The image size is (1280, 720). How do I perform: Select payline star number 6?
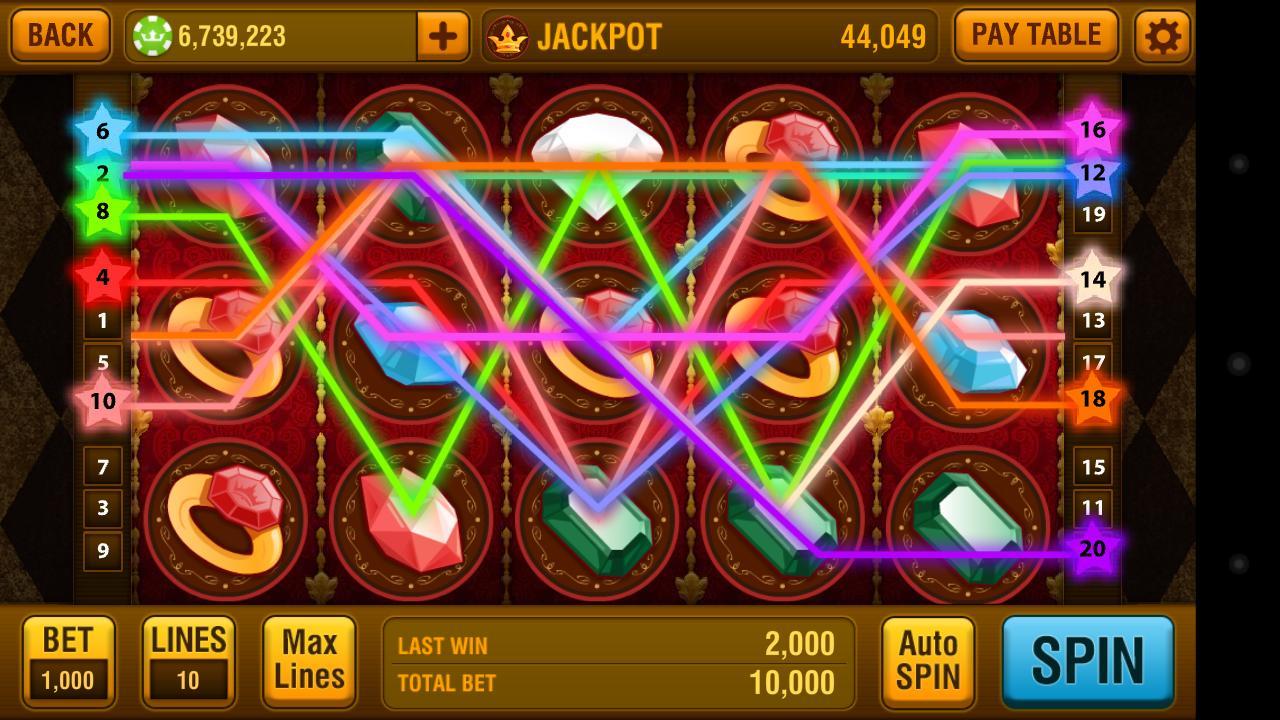tap(102, 130)
